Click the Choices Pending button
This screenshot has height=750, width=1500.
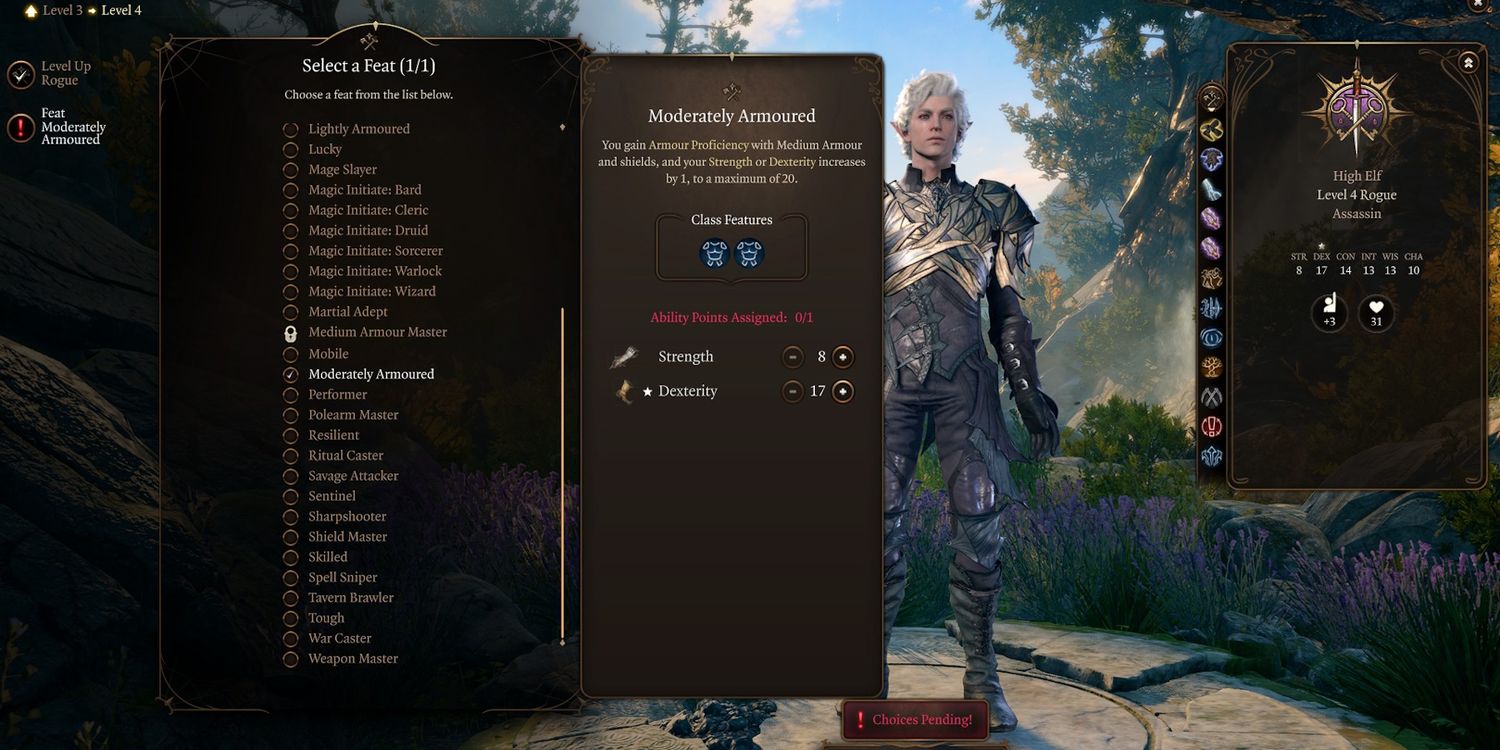tap(915, 720)
